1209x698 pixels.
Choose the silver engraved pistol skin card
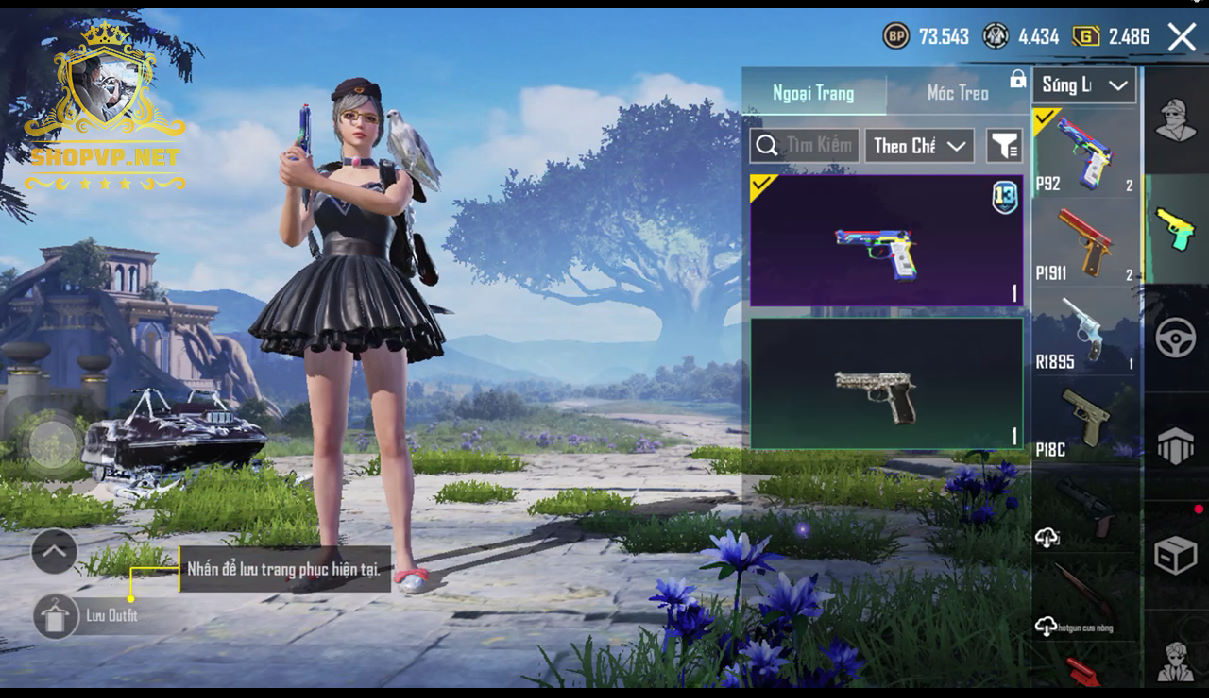click(x=886, y=384)
